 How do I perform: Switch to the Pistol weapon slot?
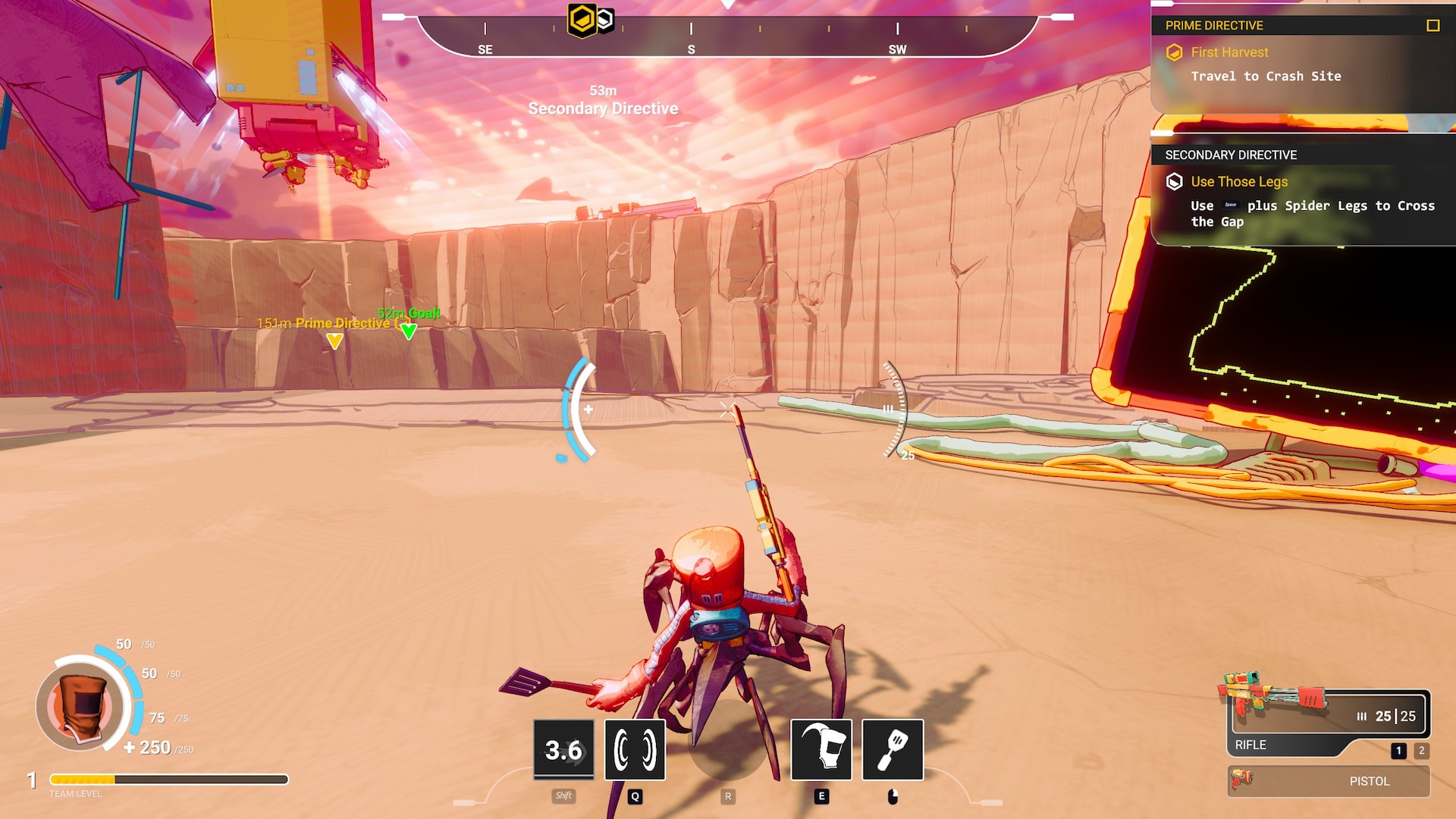click(x=1329, y=781)
